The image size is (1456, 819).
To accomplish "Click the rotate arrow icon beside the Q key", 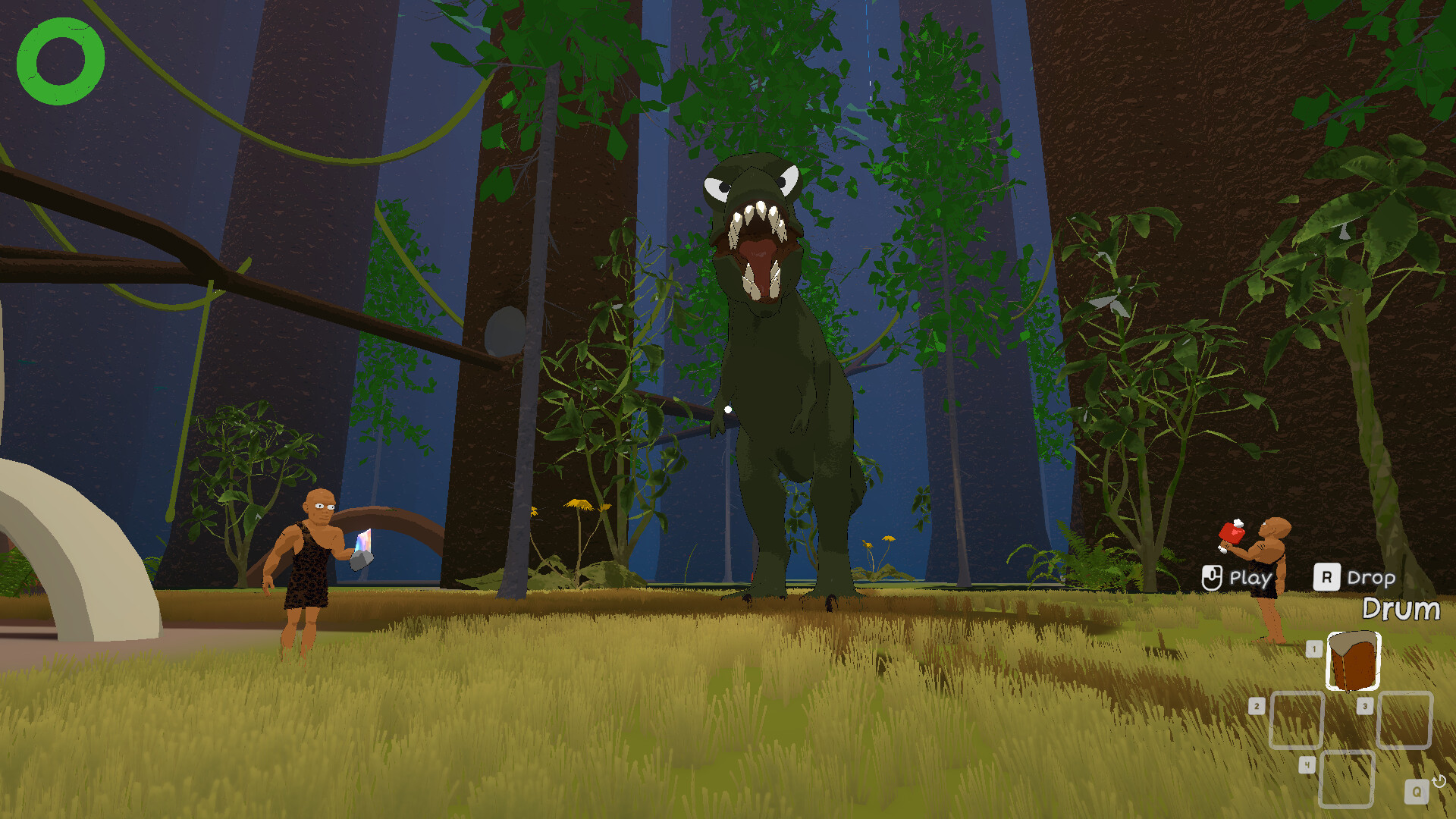I will [1439, 781].
